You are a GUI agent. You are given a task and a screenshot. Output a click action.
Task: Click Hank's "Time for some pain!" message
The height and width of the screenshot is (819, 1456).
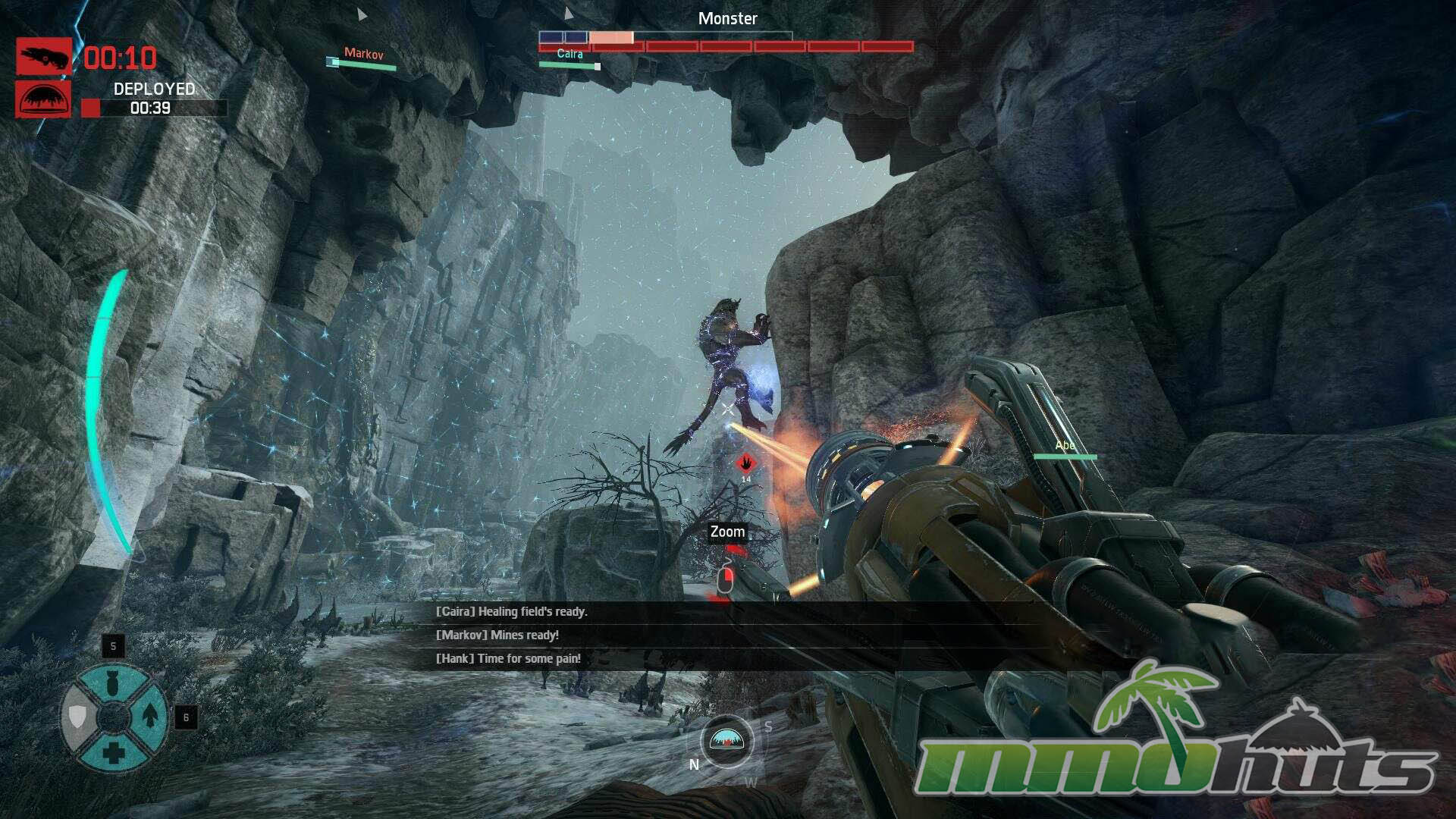coord(508,658)
